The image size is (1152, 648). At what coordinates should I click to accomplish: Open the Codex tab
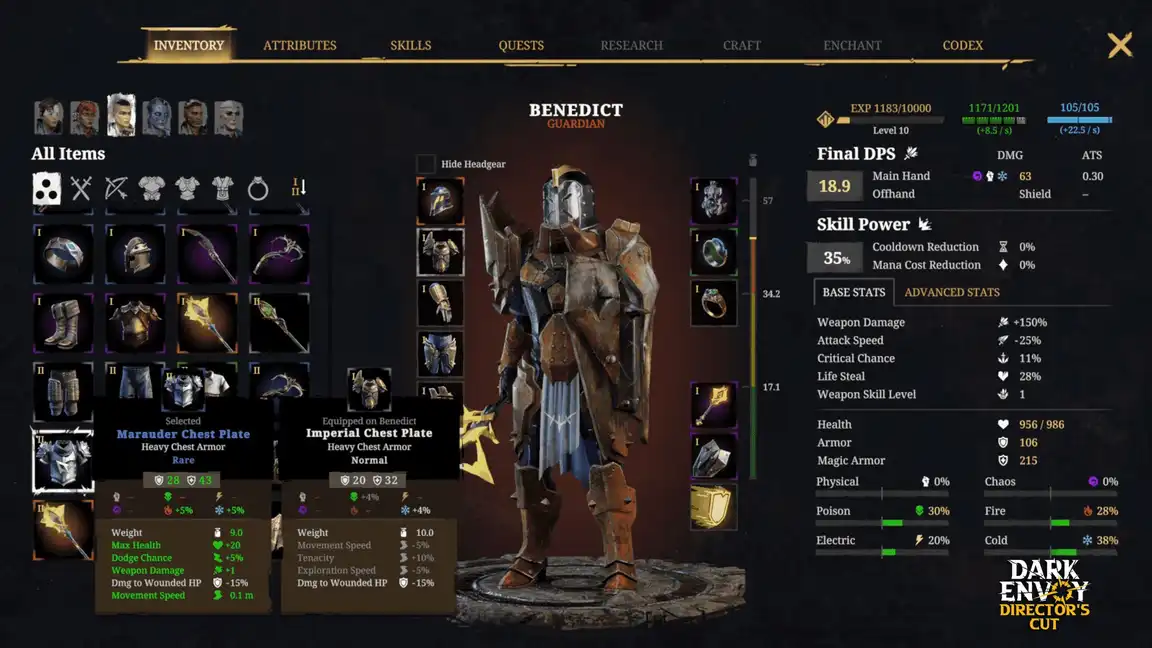coord(962,45)
